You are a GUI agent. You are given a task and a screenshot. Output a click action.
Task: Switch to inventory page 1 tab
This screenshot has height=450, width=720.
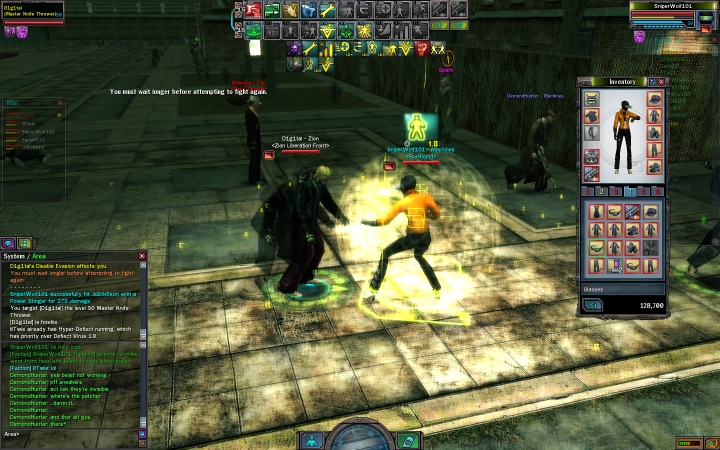(588, 191)
